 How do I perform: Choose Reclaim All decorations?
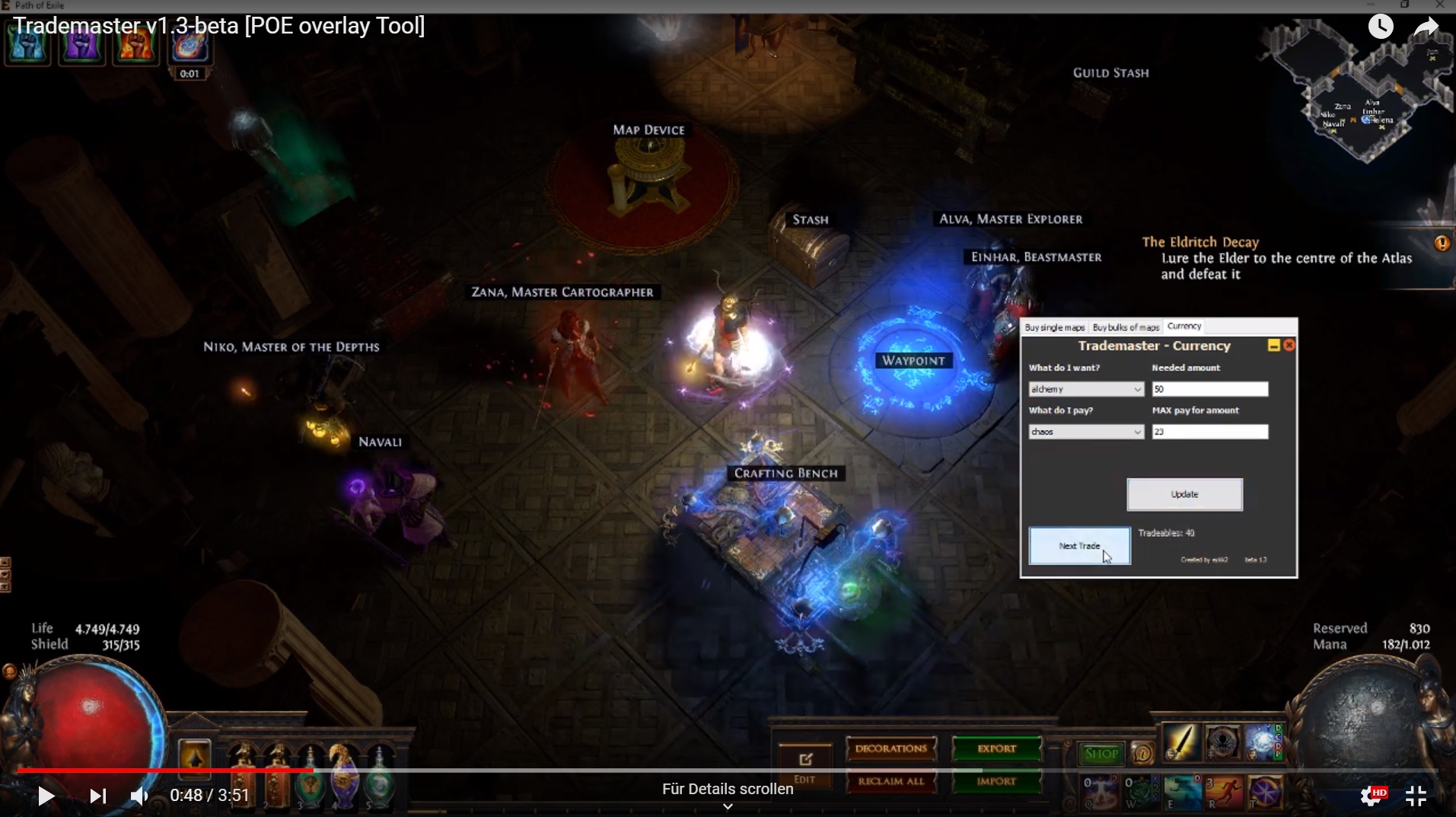pos(891,781)
